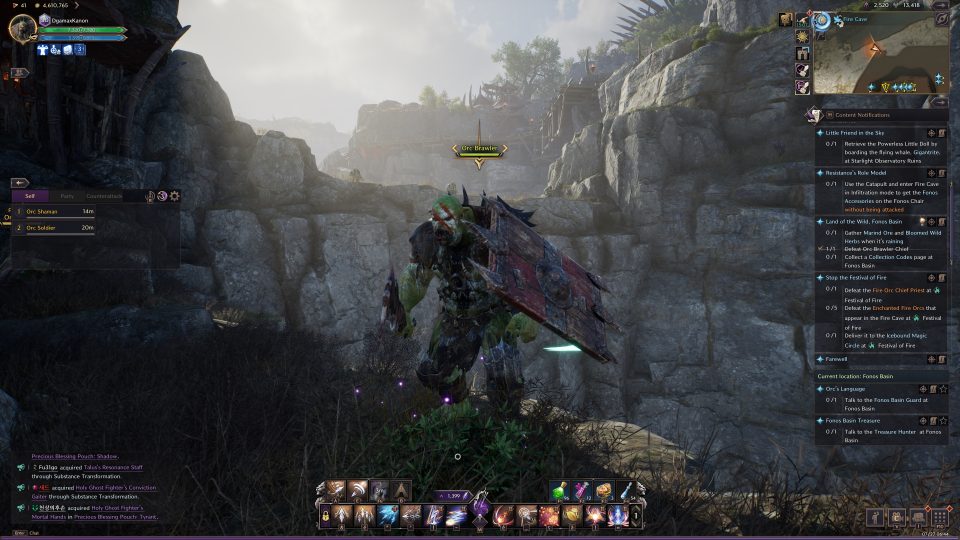Open target list gear settings

pyautogui.click(x=175, y=196)
